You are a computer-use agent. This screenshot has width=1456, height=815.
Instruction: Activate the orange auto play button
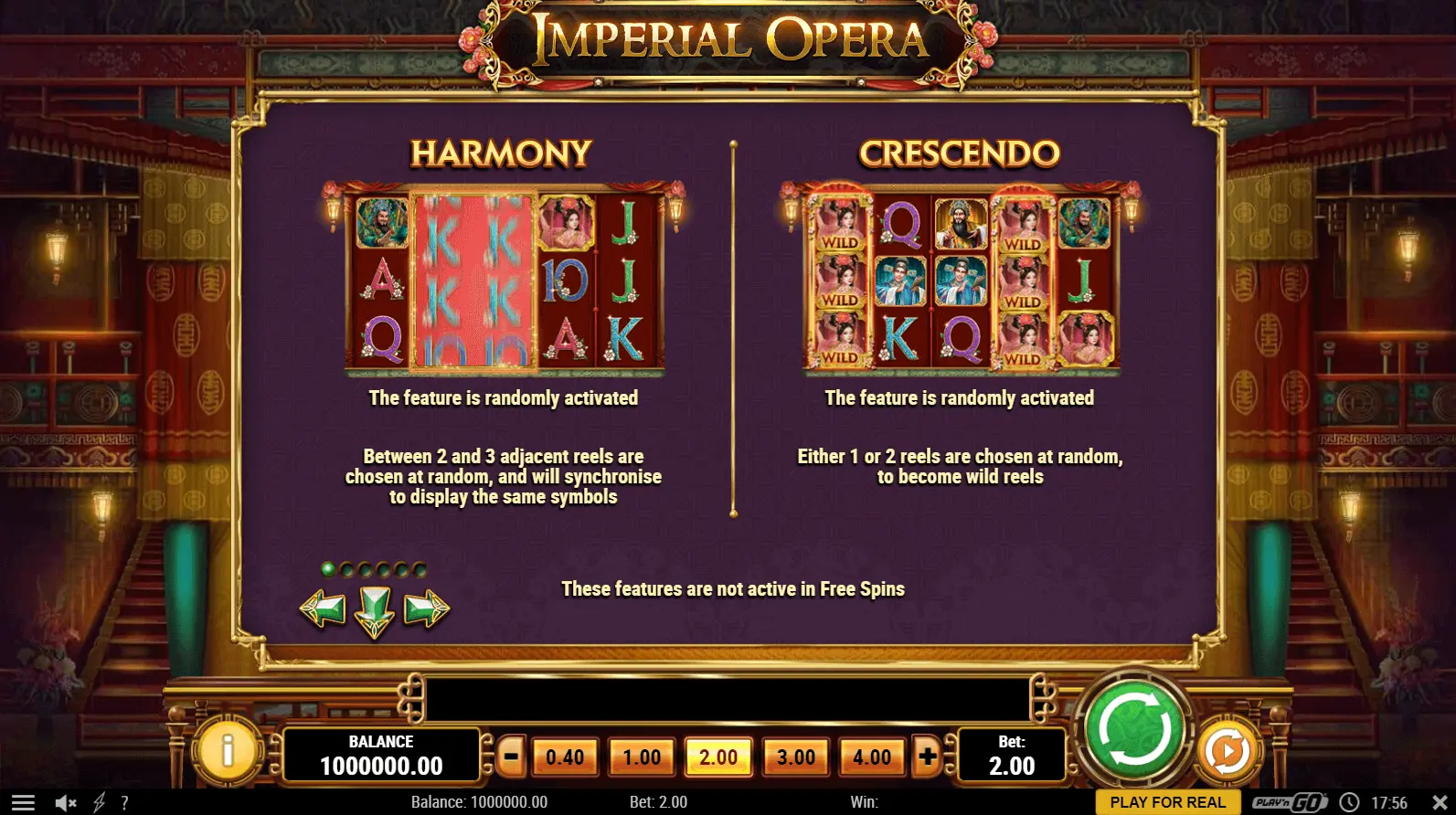click(1227, 751)
